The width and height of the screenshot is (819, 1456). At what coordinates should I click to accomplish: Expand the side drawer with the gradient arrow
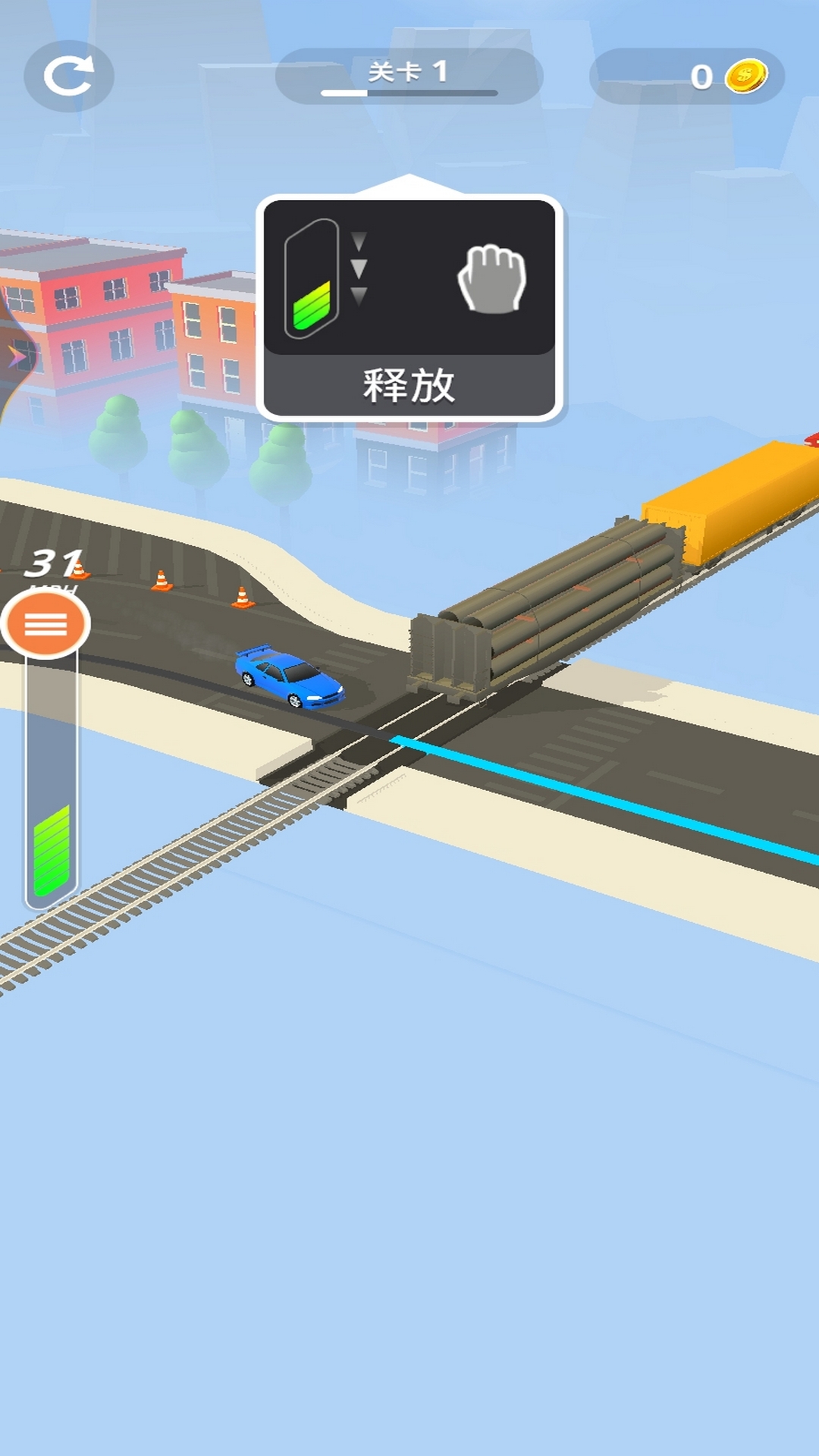click(15, 356)
